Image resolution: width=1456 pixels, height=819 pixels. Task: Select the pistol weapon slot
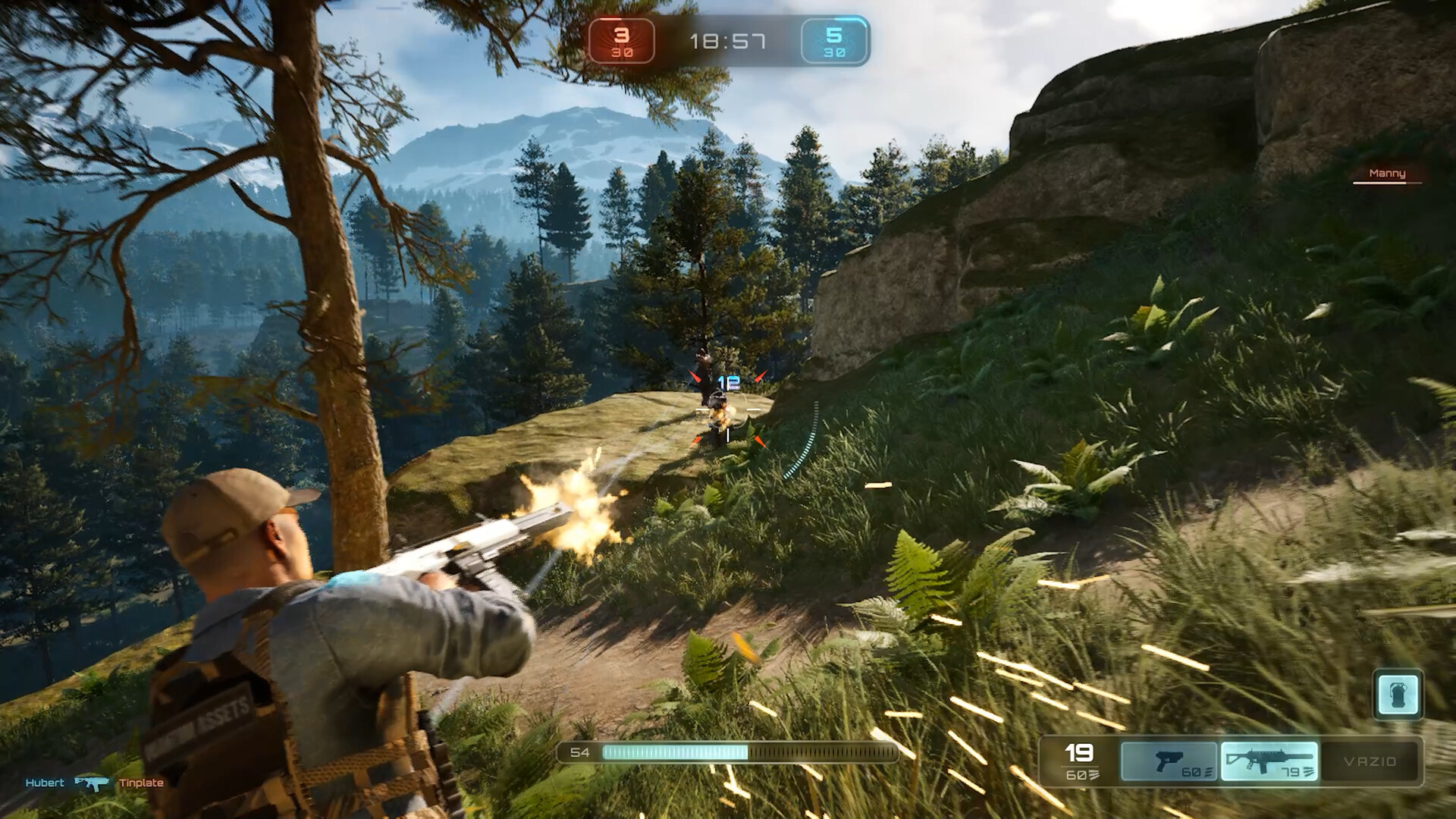pos(1169,761)
